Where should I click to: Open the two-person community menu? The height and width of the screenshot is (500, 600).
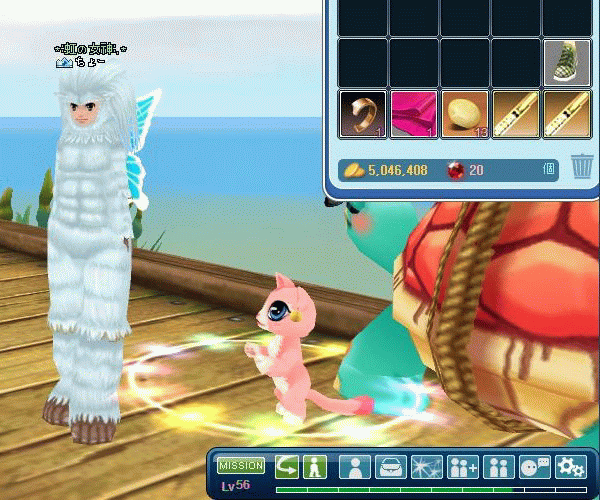click(498, 467)
